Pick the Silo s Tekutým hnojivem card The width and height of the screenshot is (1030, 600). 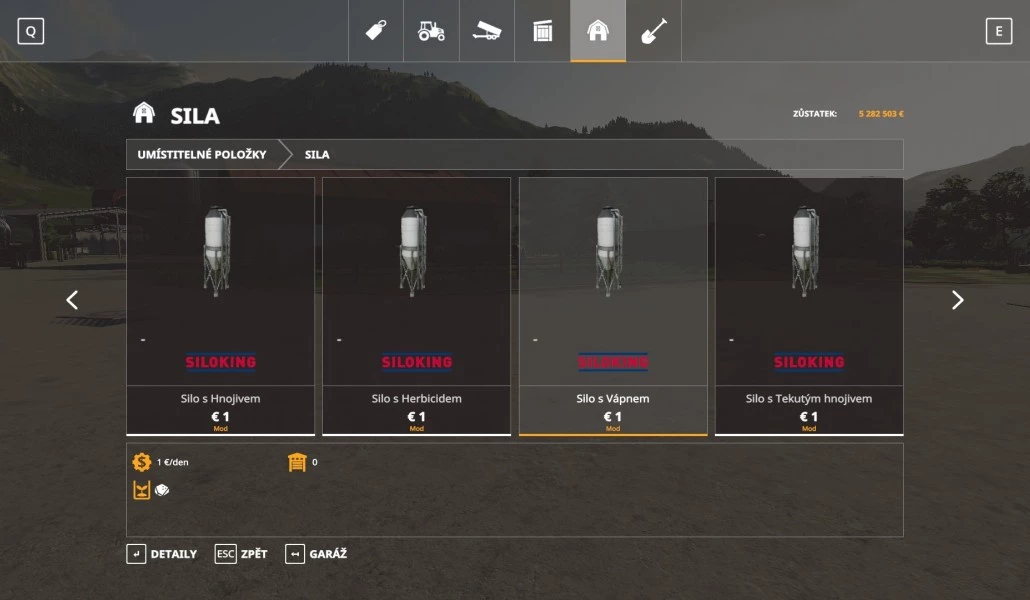click(x=808, y=305)
